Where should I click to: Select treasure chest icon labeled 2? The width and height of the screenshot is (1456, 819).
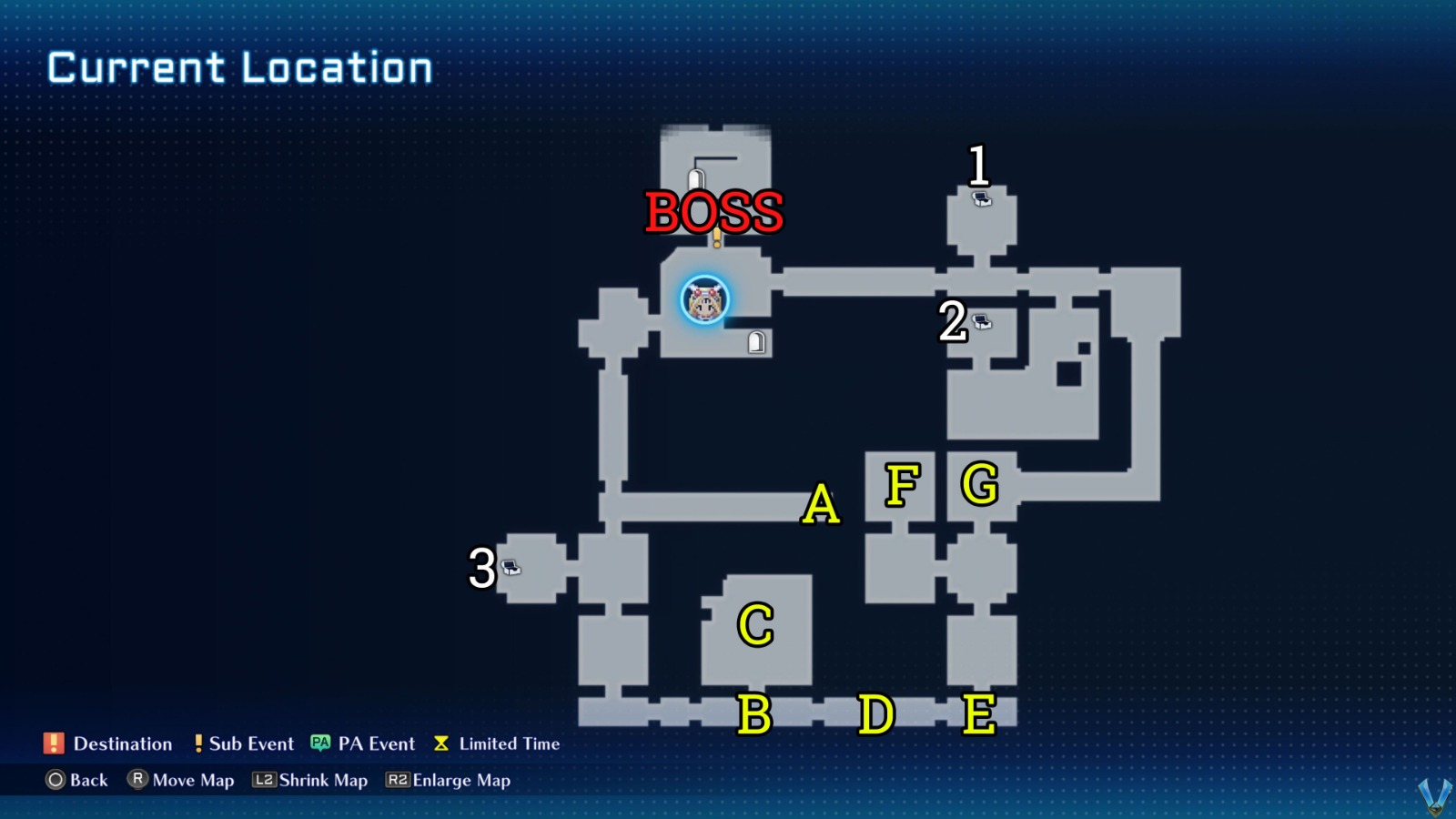[981, 321]
